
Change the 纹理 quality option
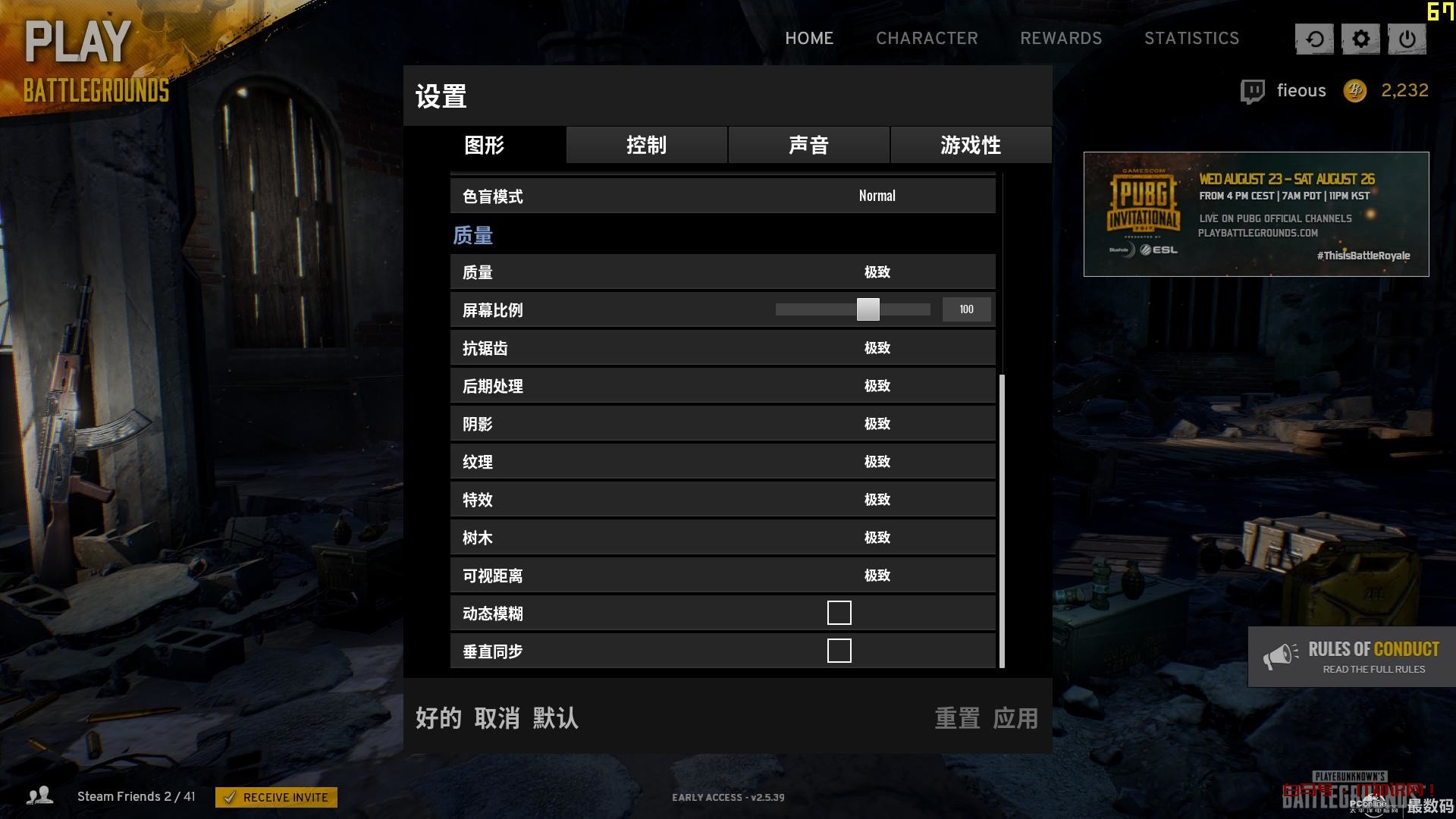877,461
